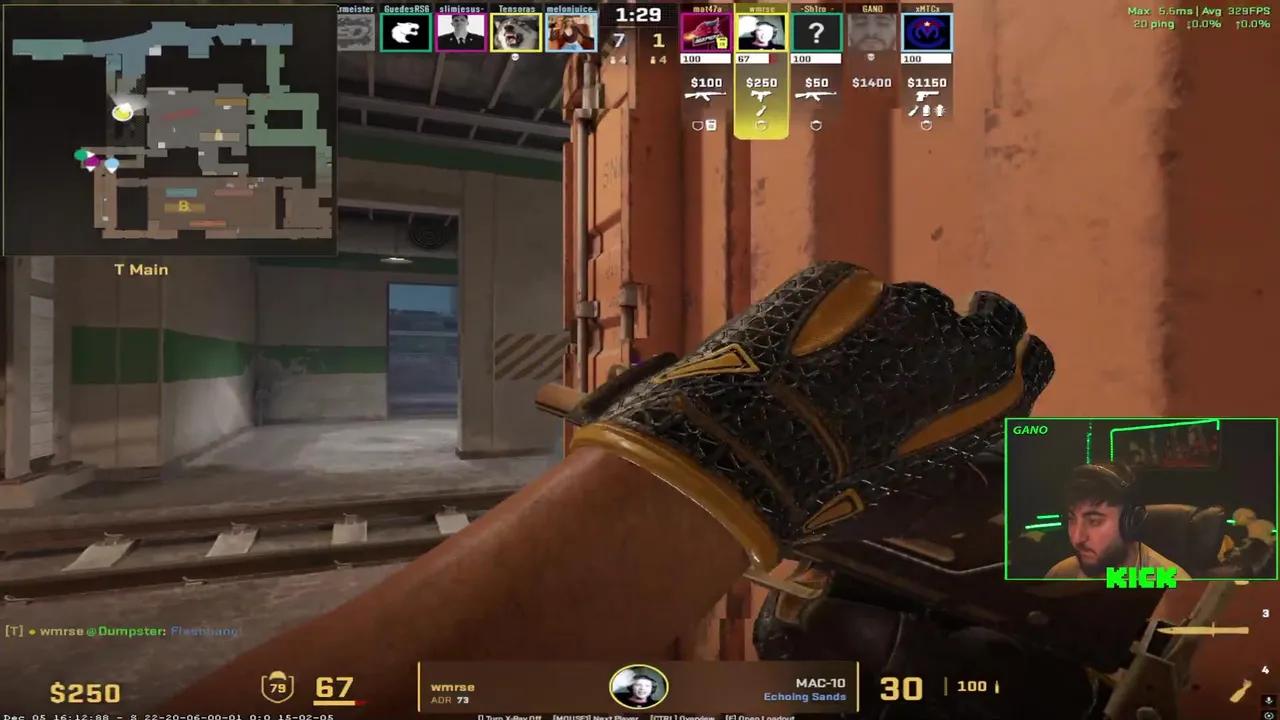Select Tensoras' wolf avatar tab
1280x720 pixels.
[x=516, y=32]
